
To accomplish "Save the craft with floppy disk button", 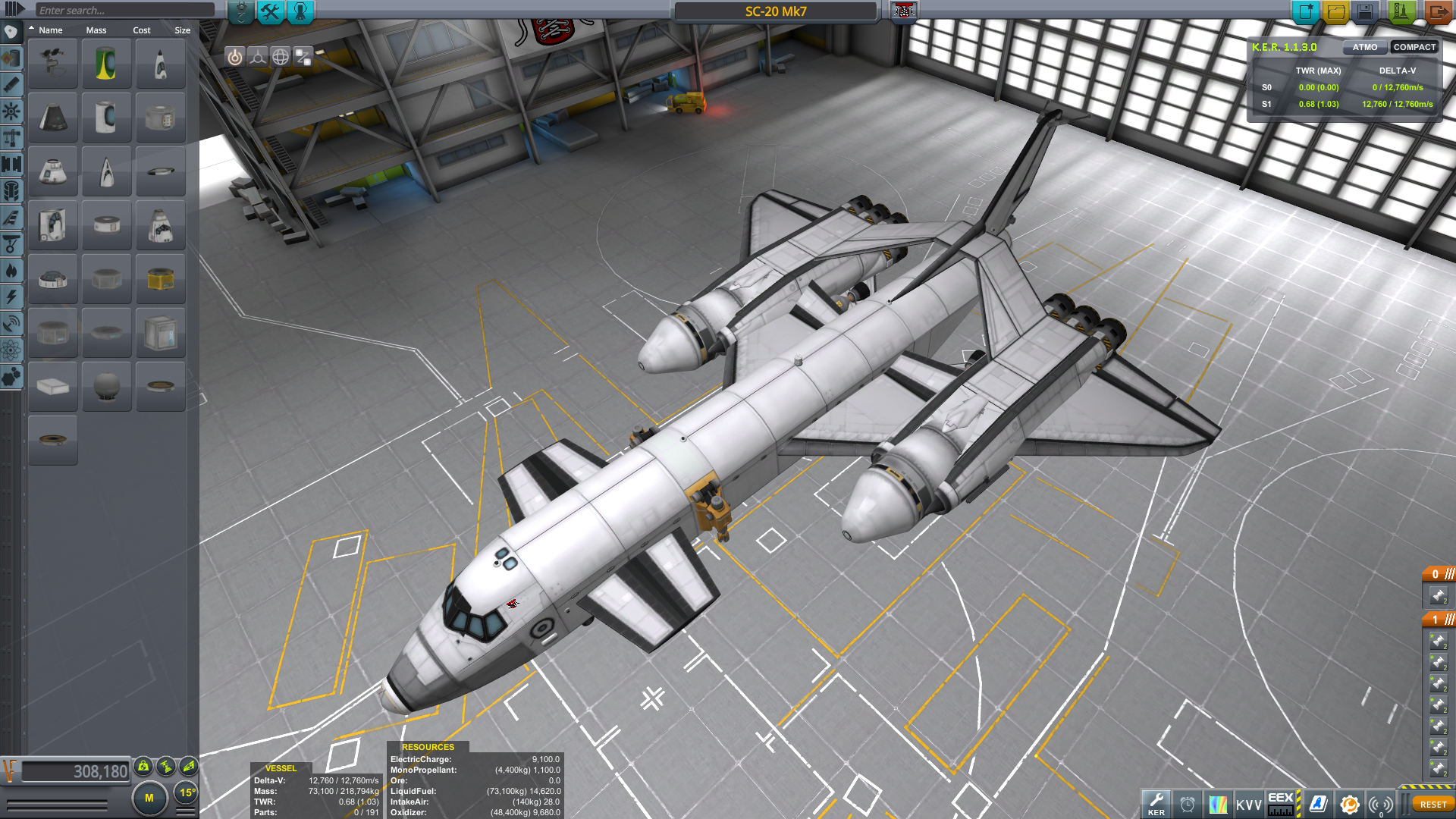I will 1365,12.
